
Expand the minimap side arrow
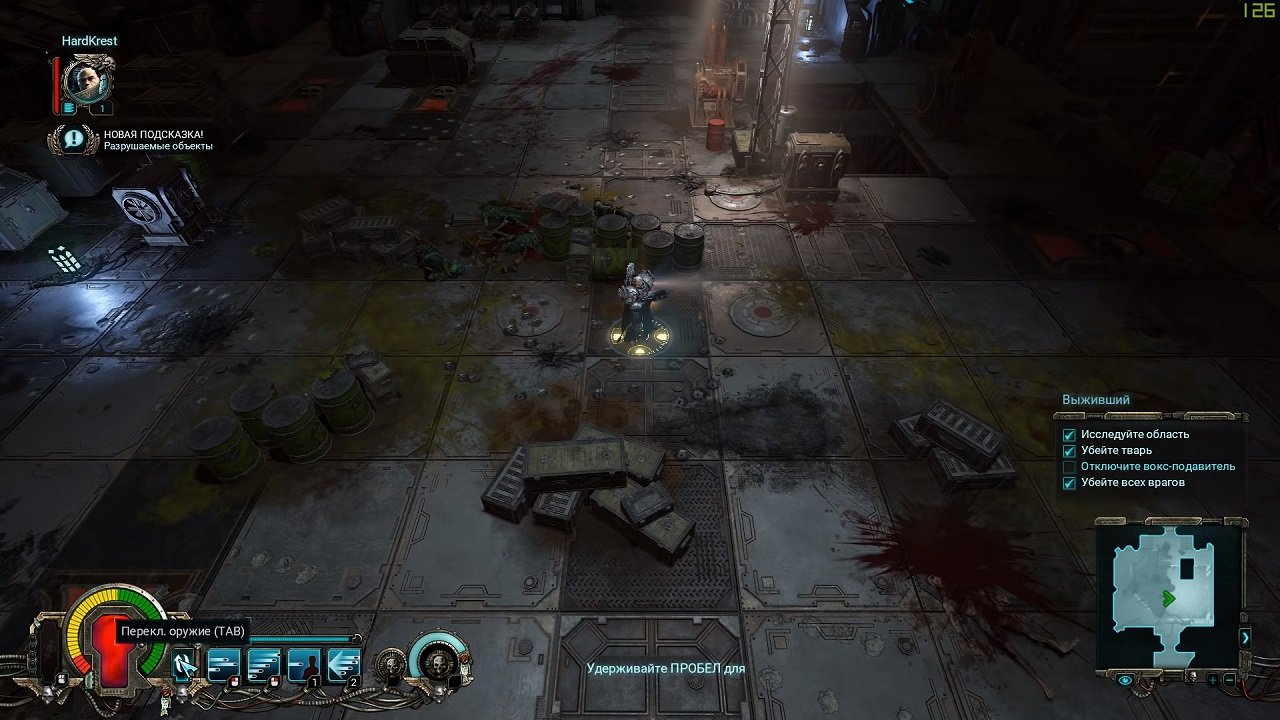[x=1245, y=637]
